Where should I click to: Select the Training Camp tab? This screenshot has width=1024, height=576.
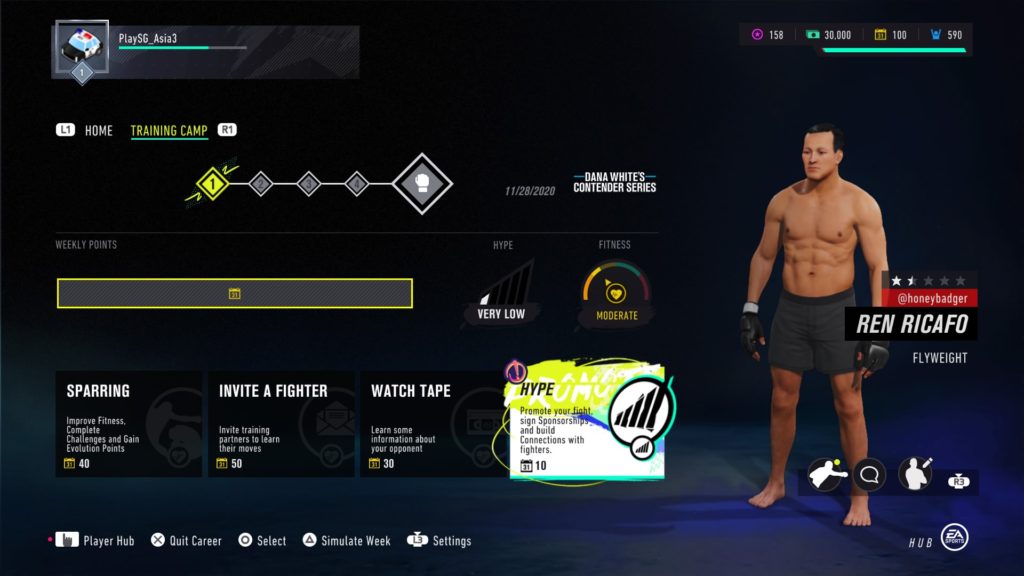coord(169,131)
